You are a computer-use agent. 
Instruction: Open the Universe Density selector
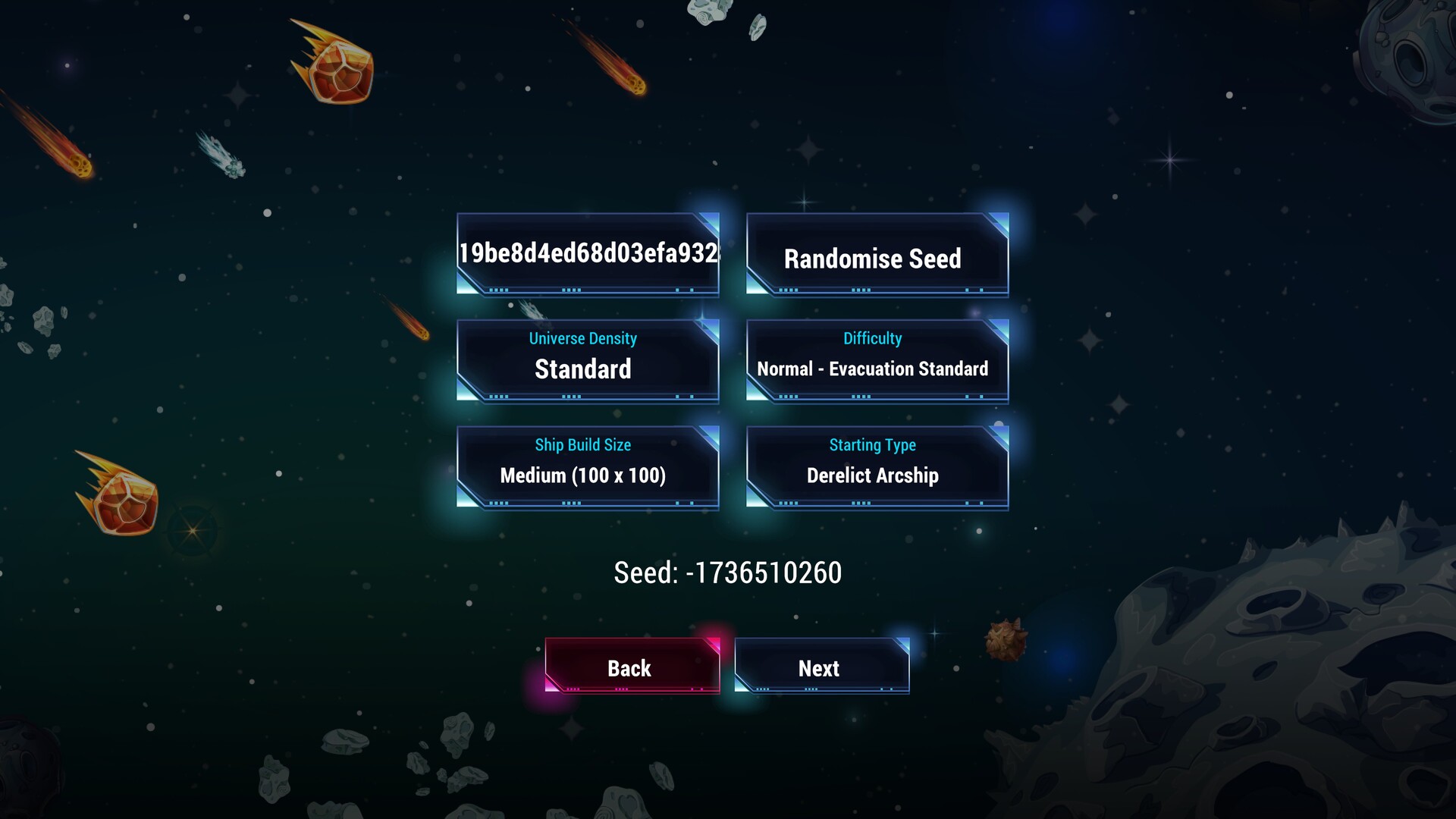pyautogui.click(x=588, y=358)
